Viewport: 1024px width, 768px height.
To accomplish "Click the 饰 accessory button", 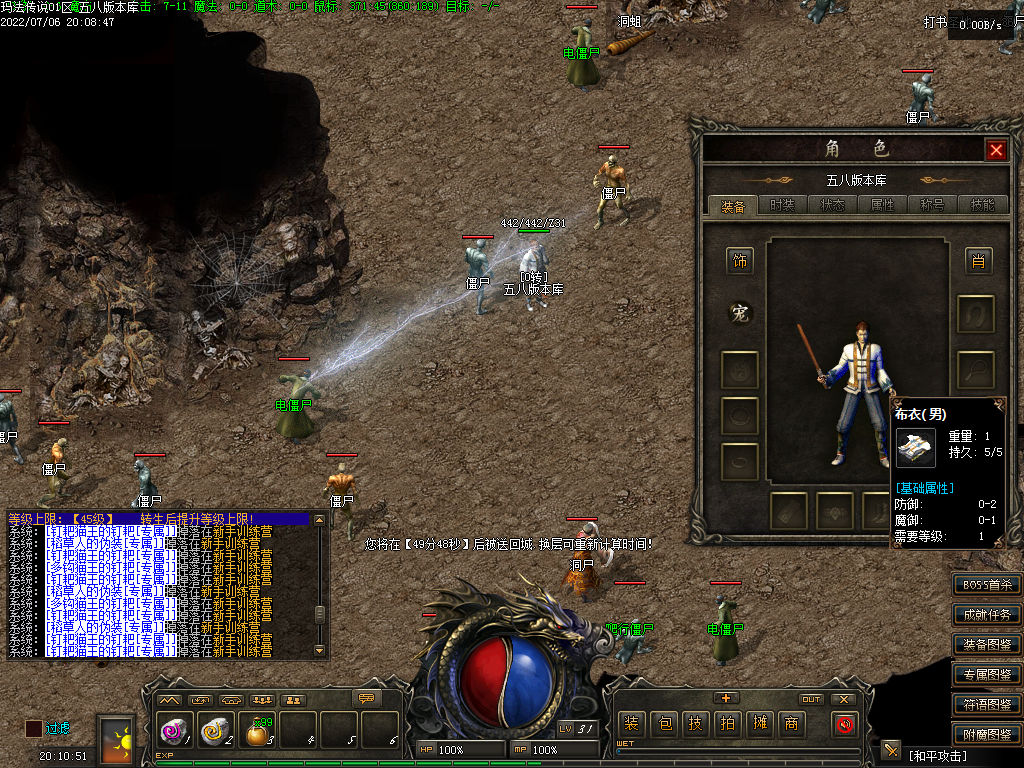I will (740, 262).
